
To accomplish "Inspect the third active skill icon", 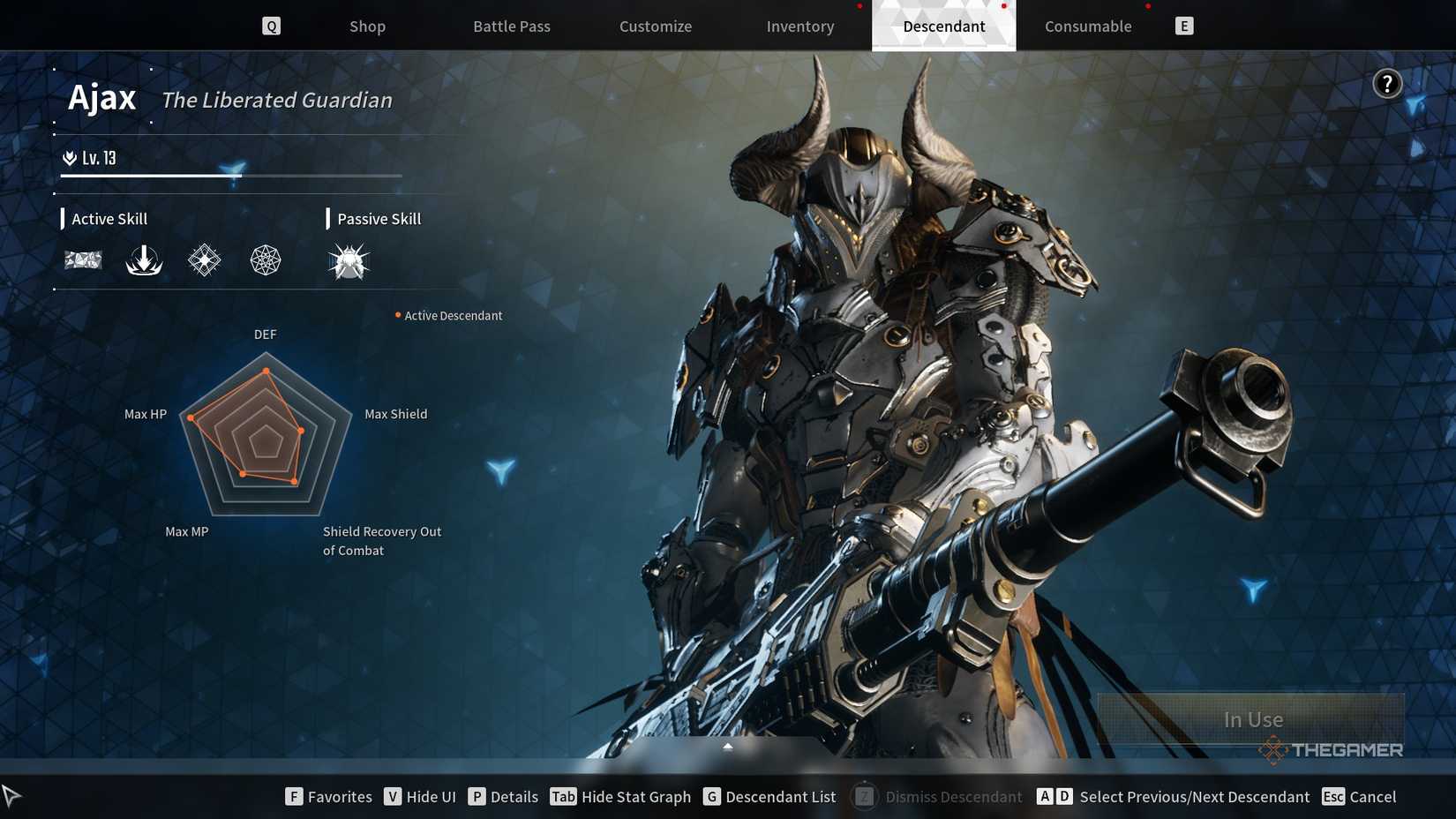I will click(x=204, y=259).
